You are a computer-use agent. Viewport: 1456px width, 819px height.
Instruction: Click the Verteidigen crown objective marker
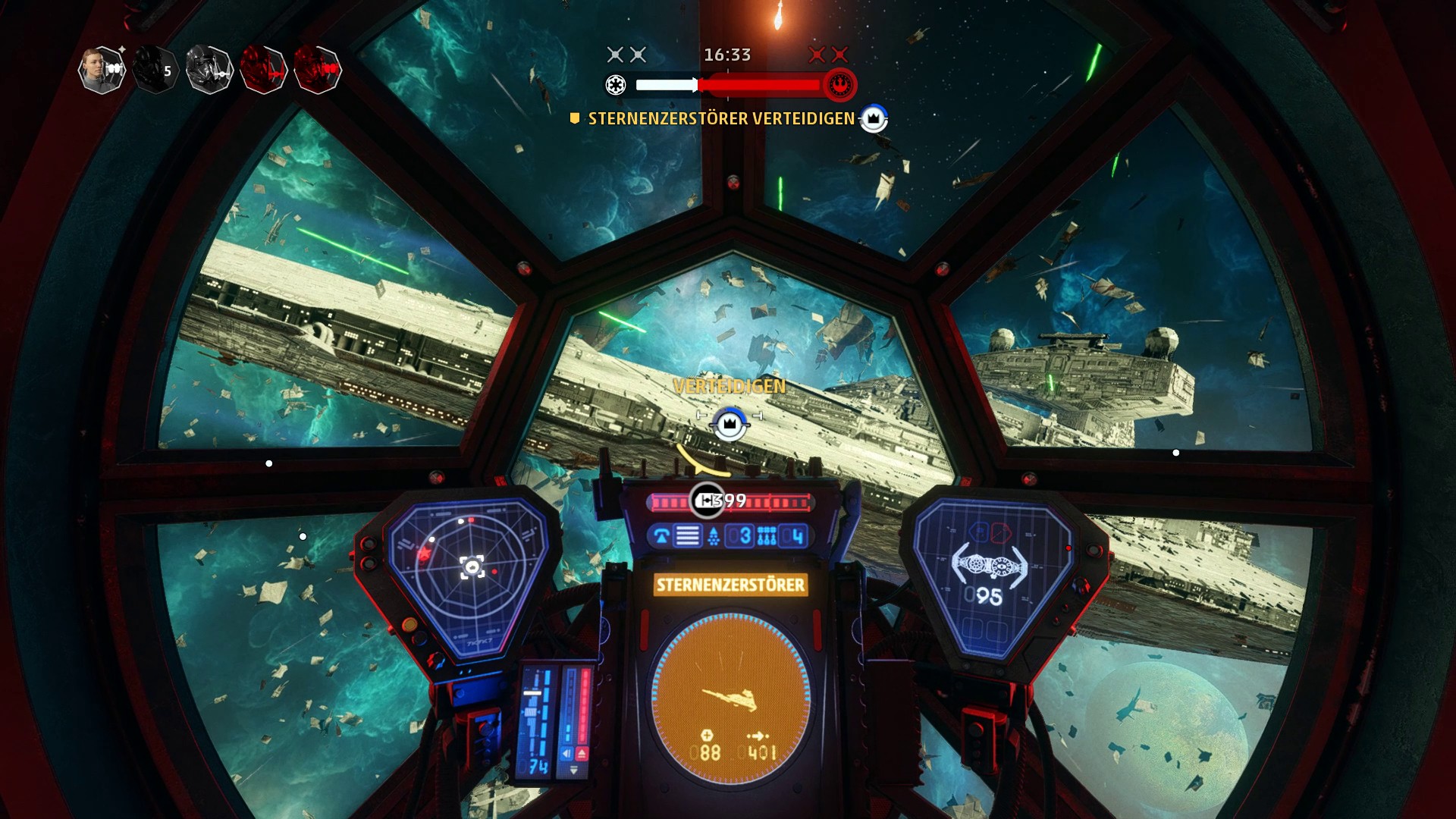(730, 422)
